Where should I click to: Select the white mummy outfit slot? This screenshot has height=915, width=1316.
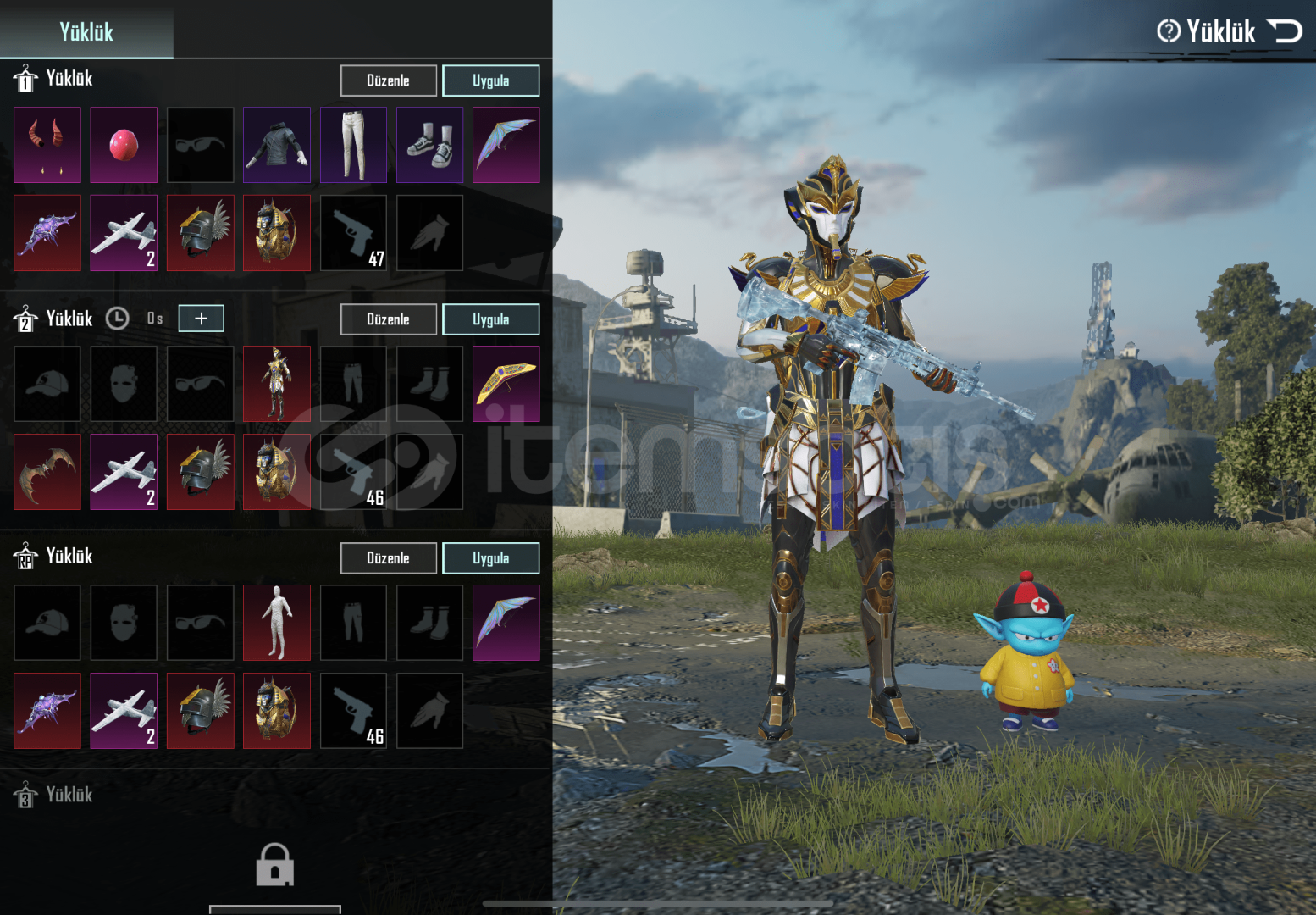click(277, 623)
